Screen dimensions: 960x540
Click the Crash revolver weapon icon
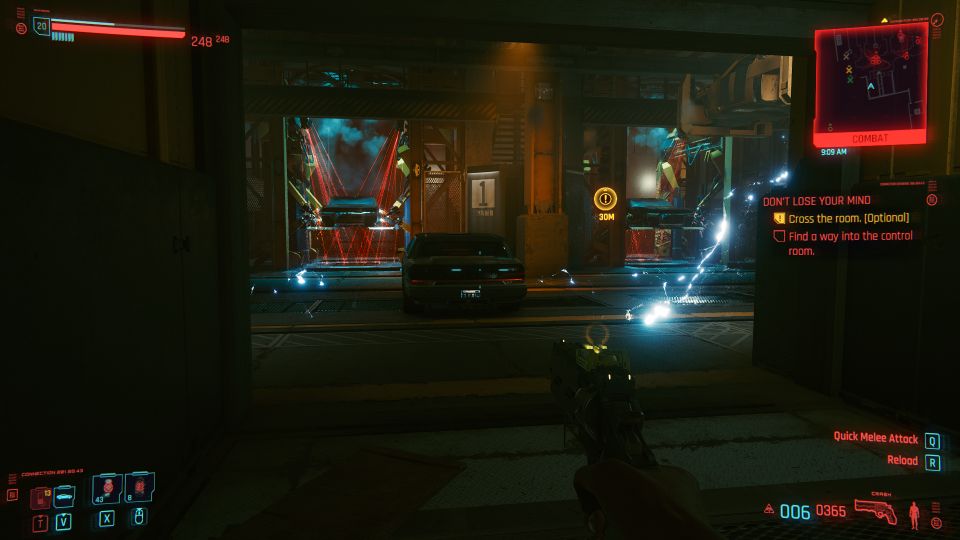pyautogui.click(x=875, y=512)
